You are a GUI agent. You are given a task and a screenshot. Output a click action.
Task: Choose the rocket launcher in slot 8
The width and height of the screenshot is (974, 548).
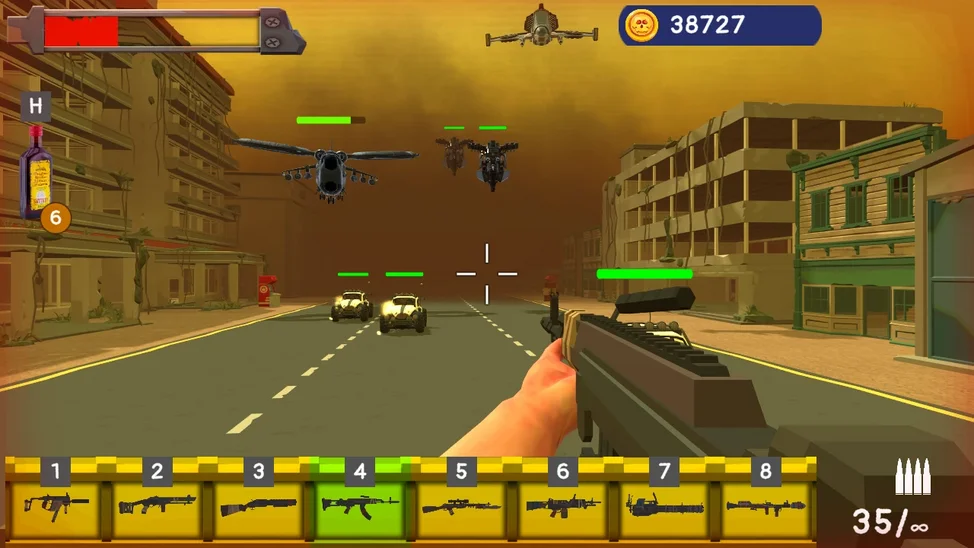pos(766,504)
